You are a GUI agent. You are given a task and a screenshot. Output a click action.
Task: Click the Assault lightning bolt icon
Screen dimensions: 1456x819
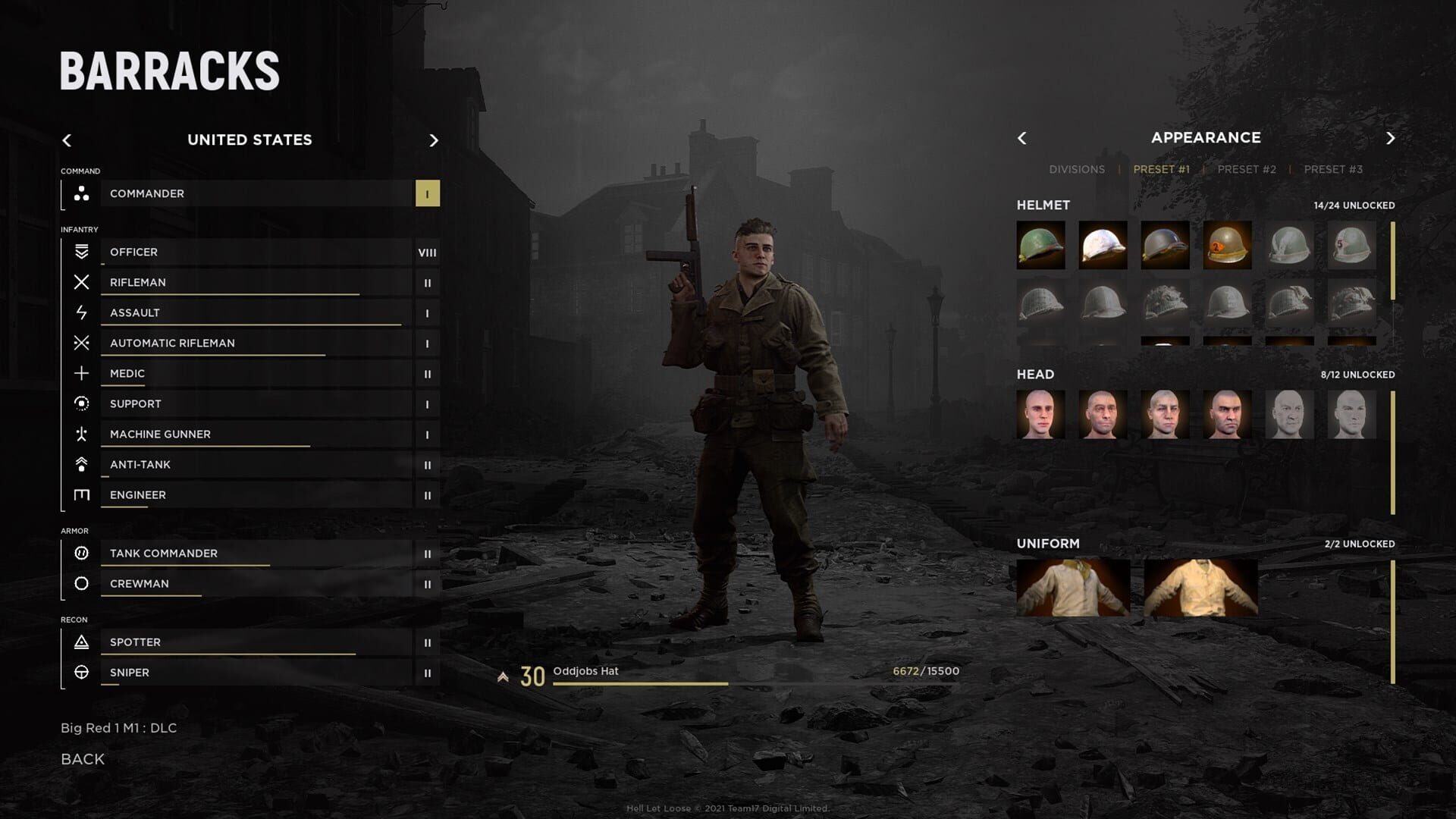[x=83, y=312]
